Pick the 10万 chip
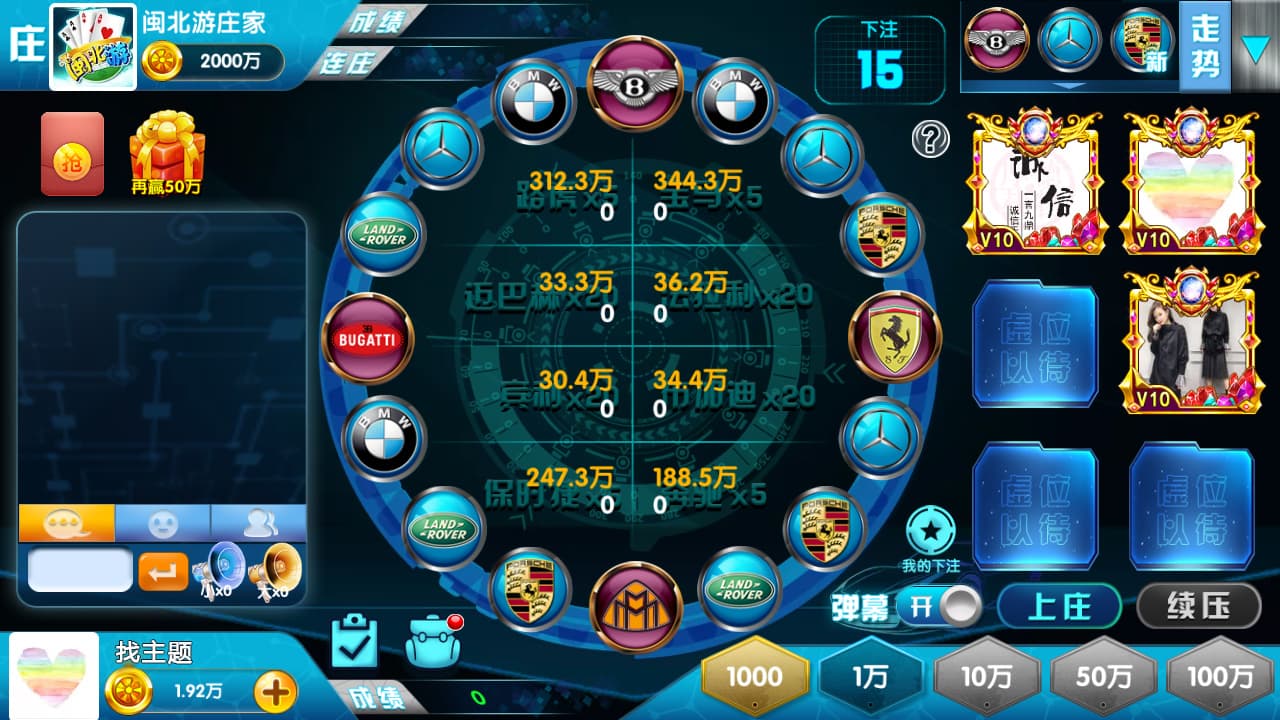The height and width of the screenshot is (720, 1280). pyautogui.click(x=987, y=676)
